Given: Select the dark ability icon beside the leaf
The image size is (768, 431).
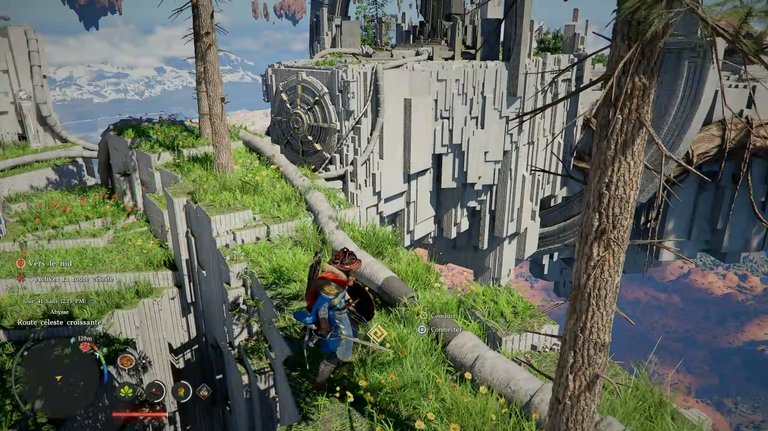Looking at the screenshot, I should [x=155, y=391].
